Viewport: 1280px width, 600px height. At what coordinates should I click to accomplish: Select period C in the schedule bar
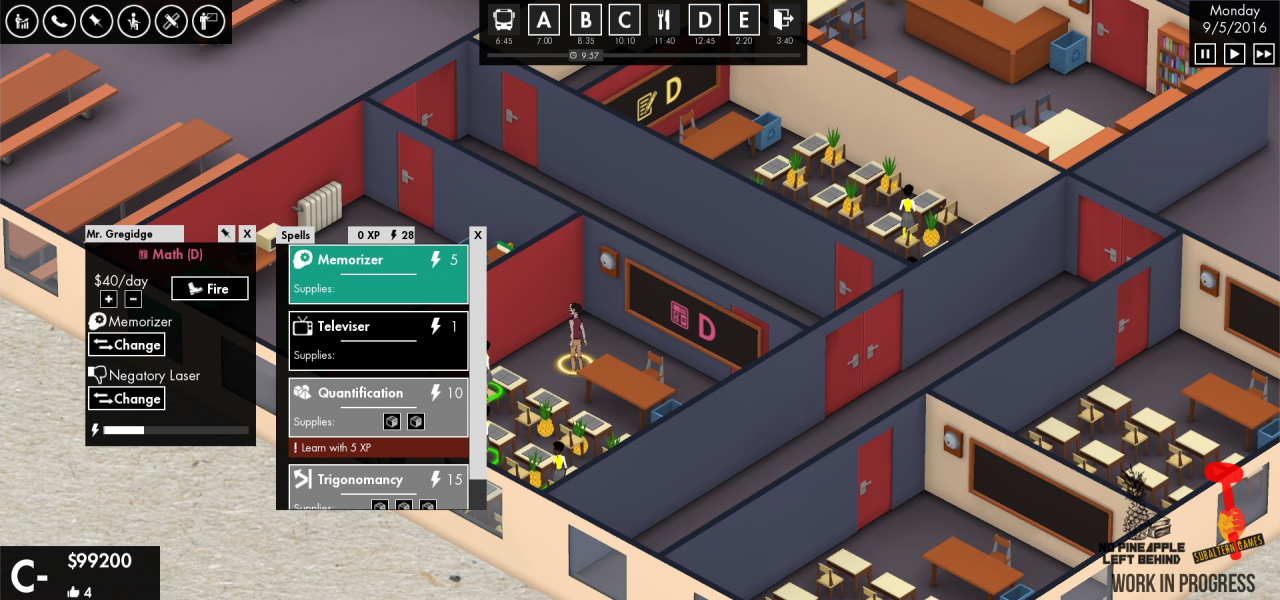624,20
